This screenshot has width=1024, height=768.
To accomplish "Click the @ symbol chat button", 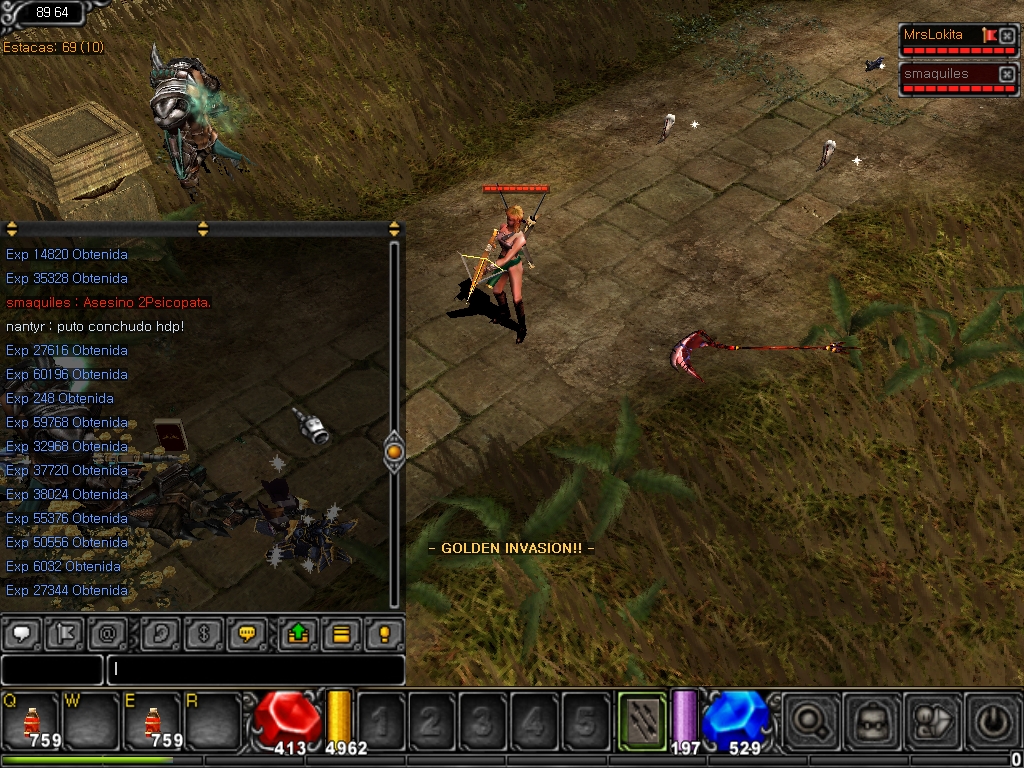I will pyautogui.click(x=107, y=634).
